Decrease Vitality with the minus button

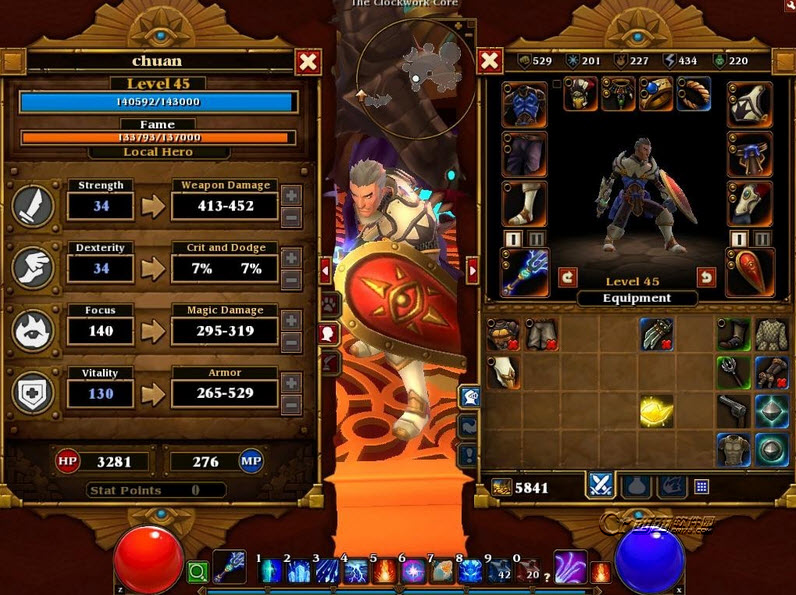coord(291,405)
